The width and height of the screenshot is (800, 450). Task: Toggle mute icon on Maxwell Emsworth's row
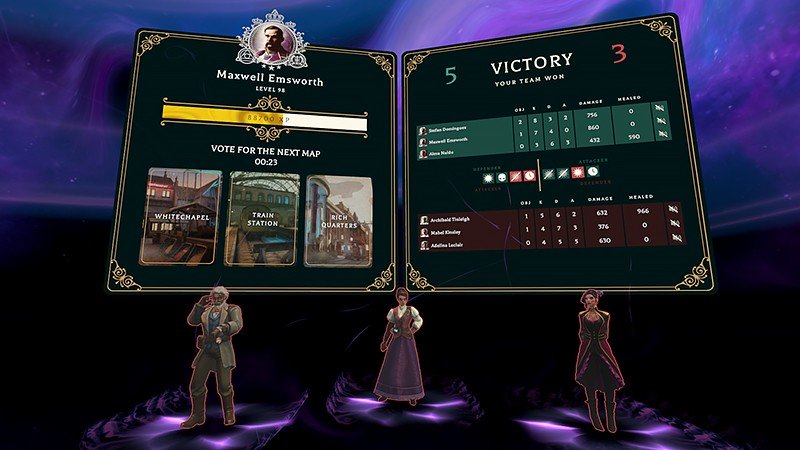tap(662, 123)
